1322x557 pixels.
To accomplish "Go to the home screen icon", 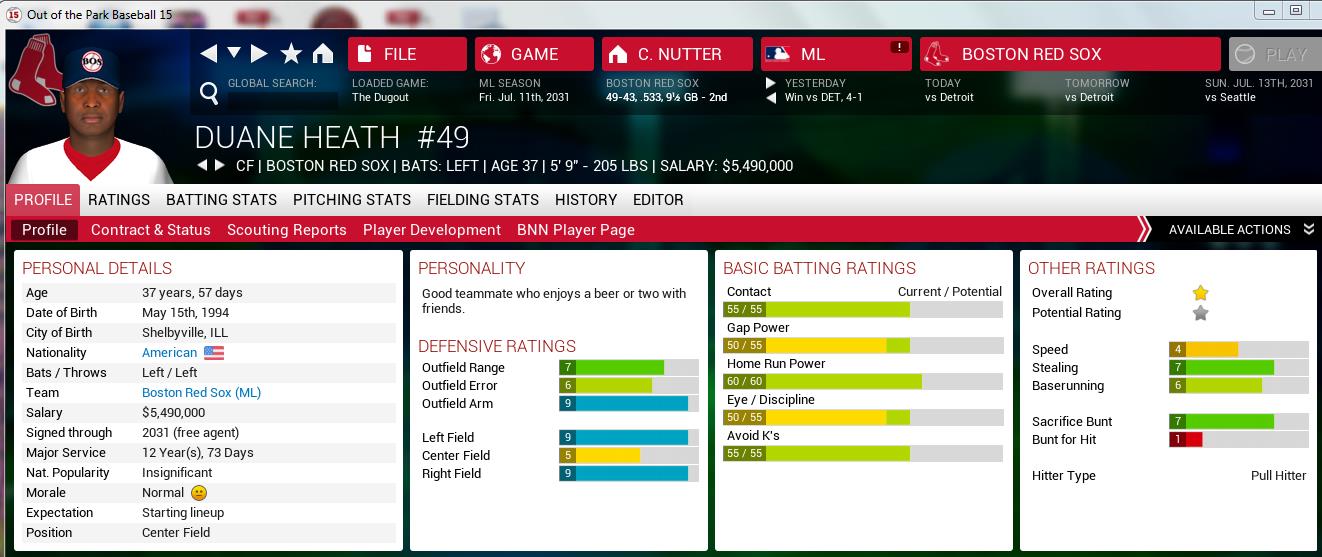I will pyautogui.click(x=323, y=54).
